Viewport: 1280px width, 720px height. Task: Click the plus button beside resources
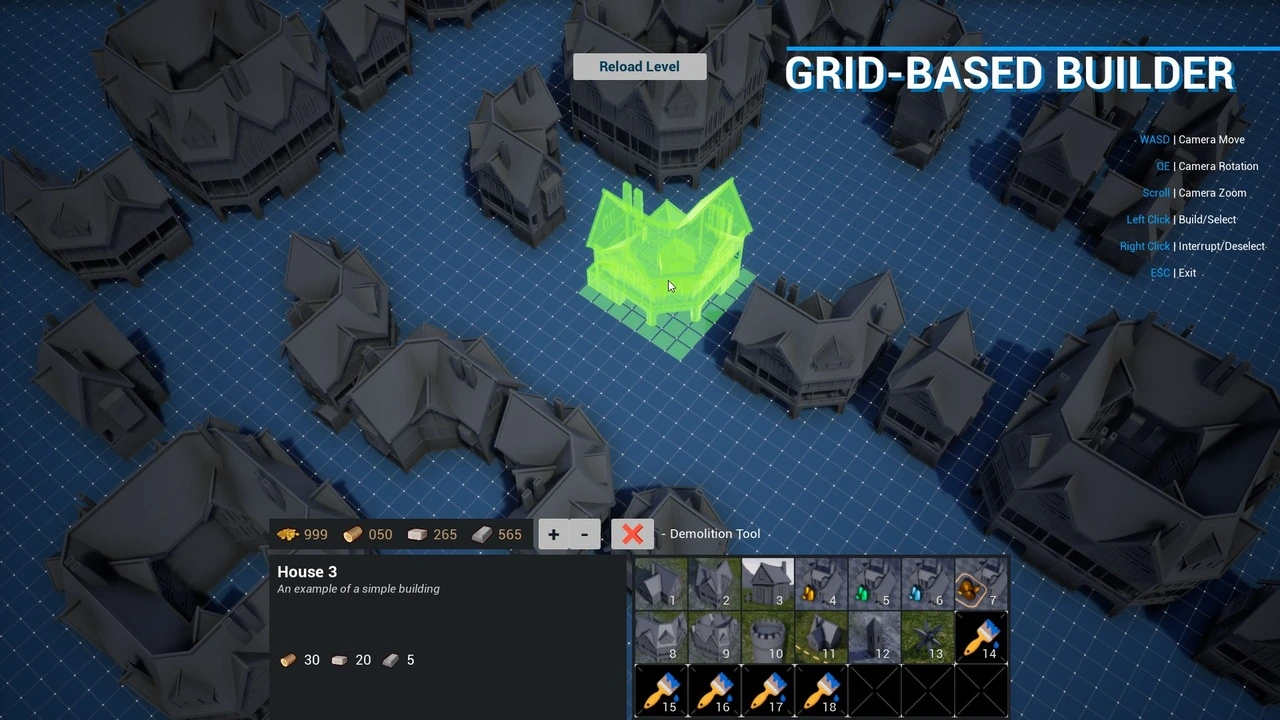pos(553,534)
